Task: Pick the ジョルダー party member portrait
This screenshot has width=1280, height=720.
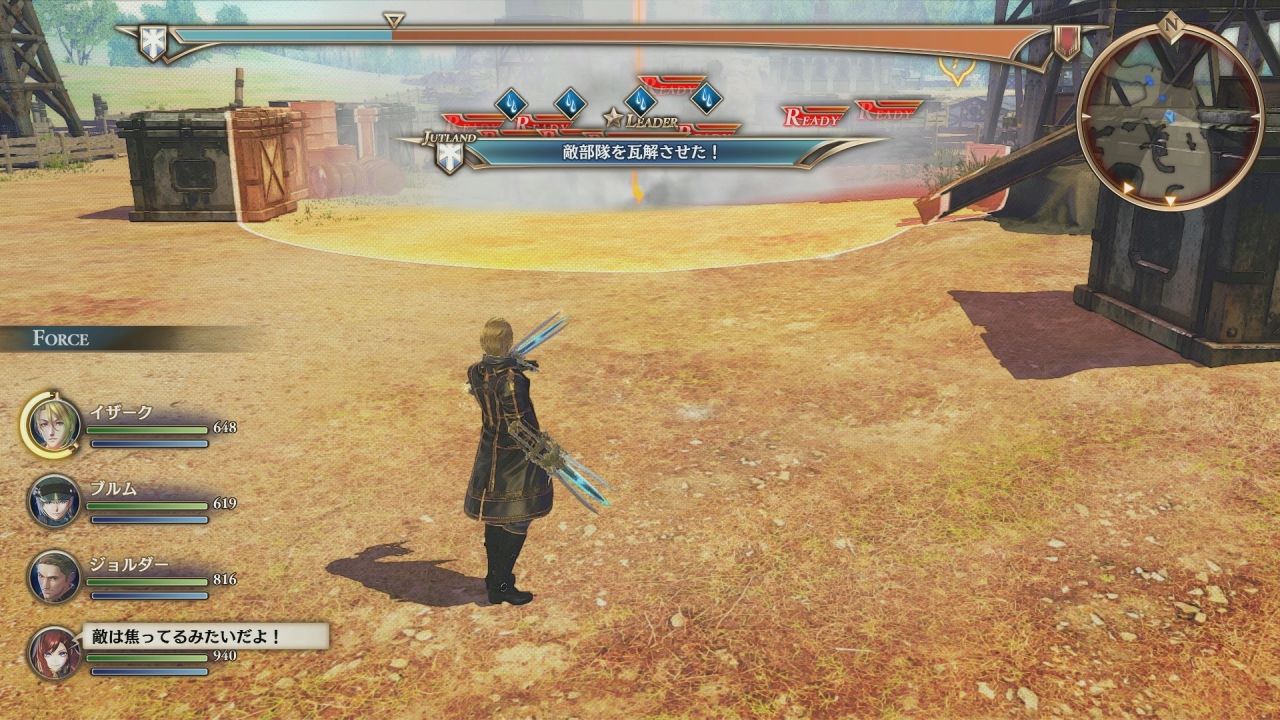Action: coord(54,576)
